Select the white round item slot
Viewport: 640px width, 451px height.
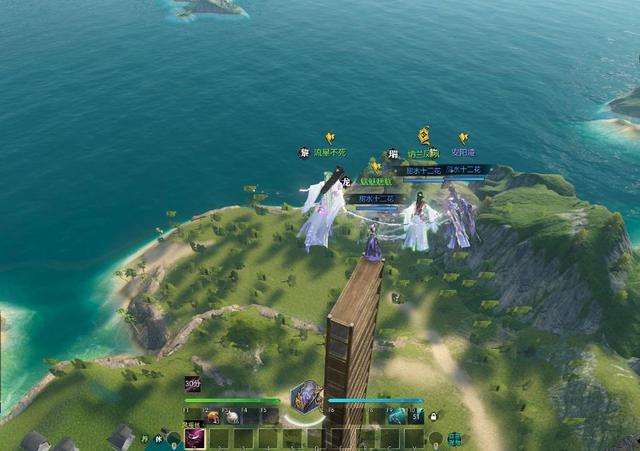(232, 416)
